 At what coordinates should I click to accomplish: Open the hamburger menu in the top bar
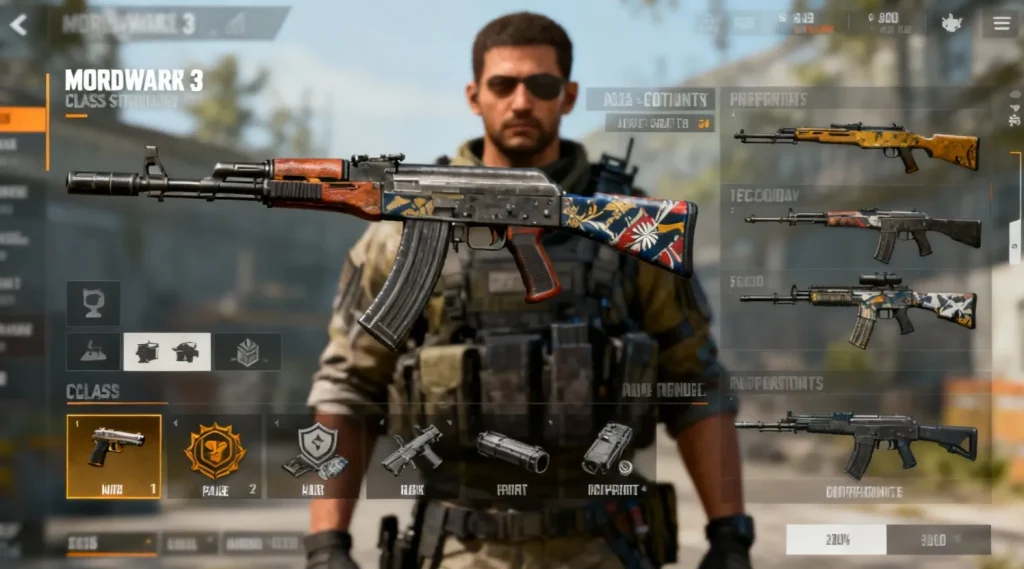coord(1000,23)
